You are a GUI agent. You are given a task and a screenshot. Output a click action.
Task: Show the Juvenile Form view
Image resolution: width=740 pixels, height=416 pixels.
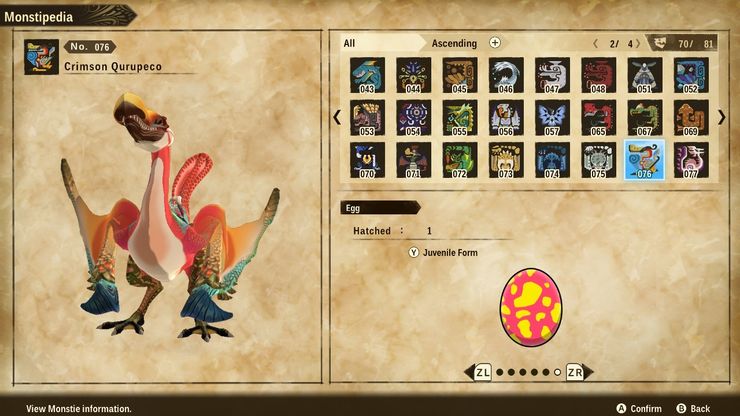(443, 253)
